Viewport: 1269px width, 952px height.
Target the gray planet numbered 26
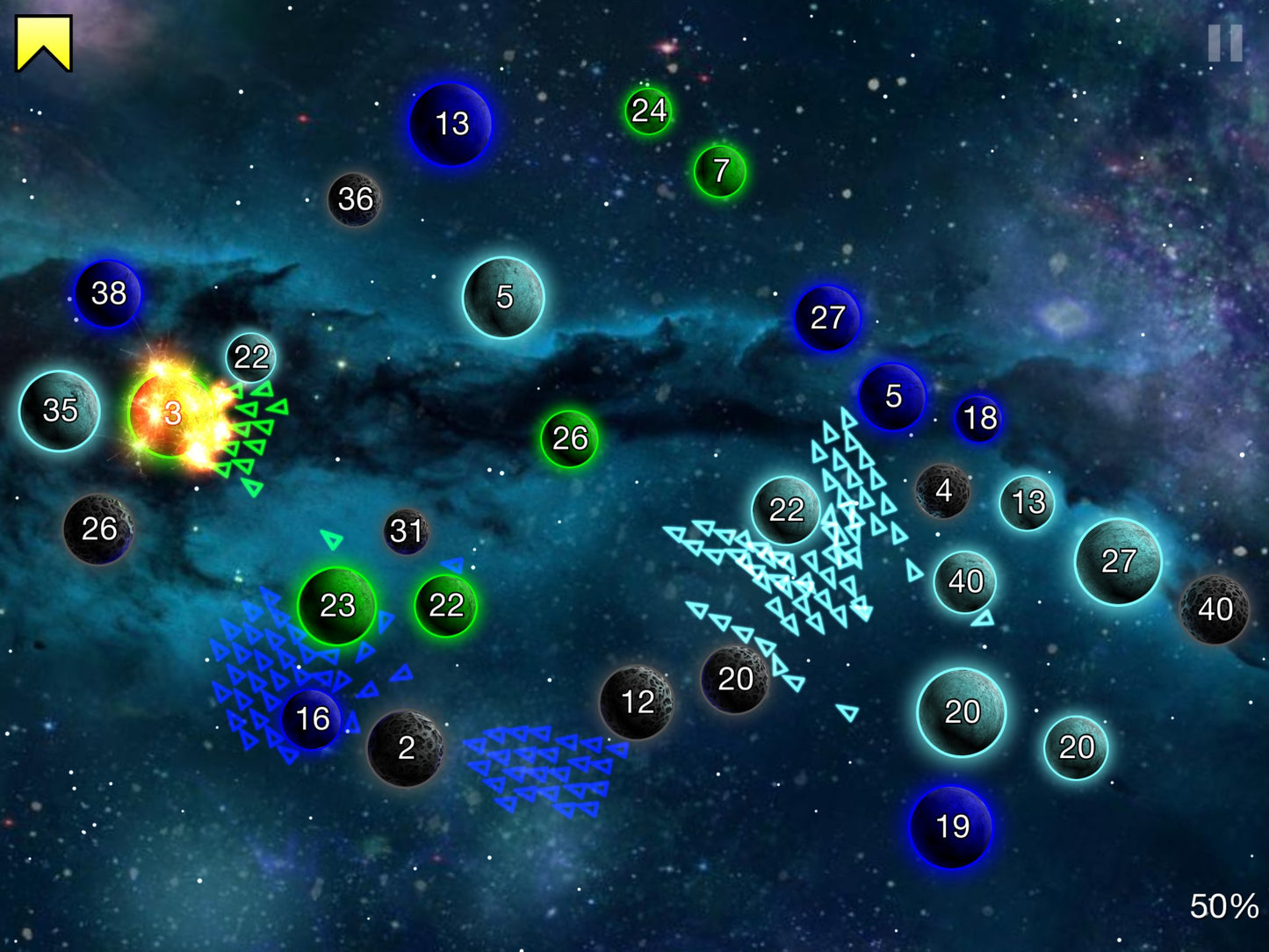[x=98, y=529]
